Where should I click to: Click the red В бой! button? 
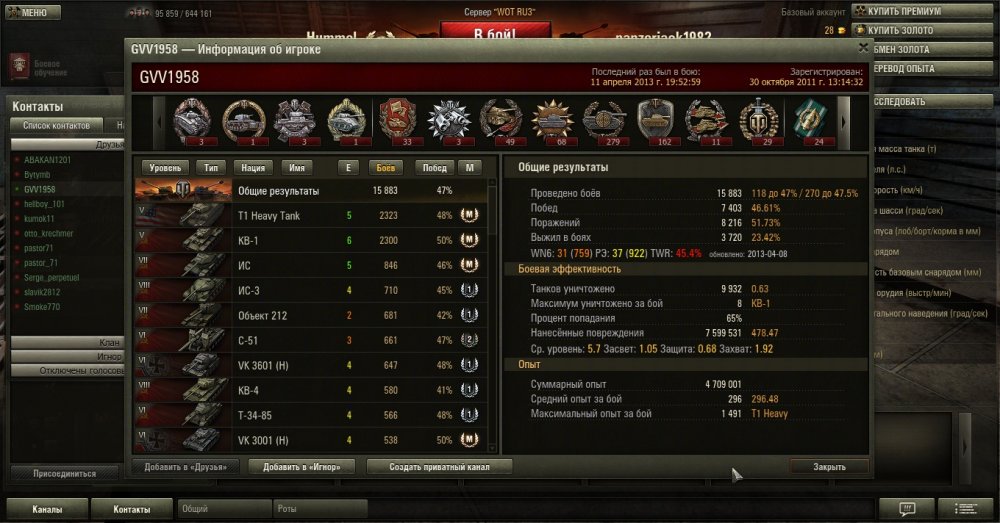click(x=485, y=32)
